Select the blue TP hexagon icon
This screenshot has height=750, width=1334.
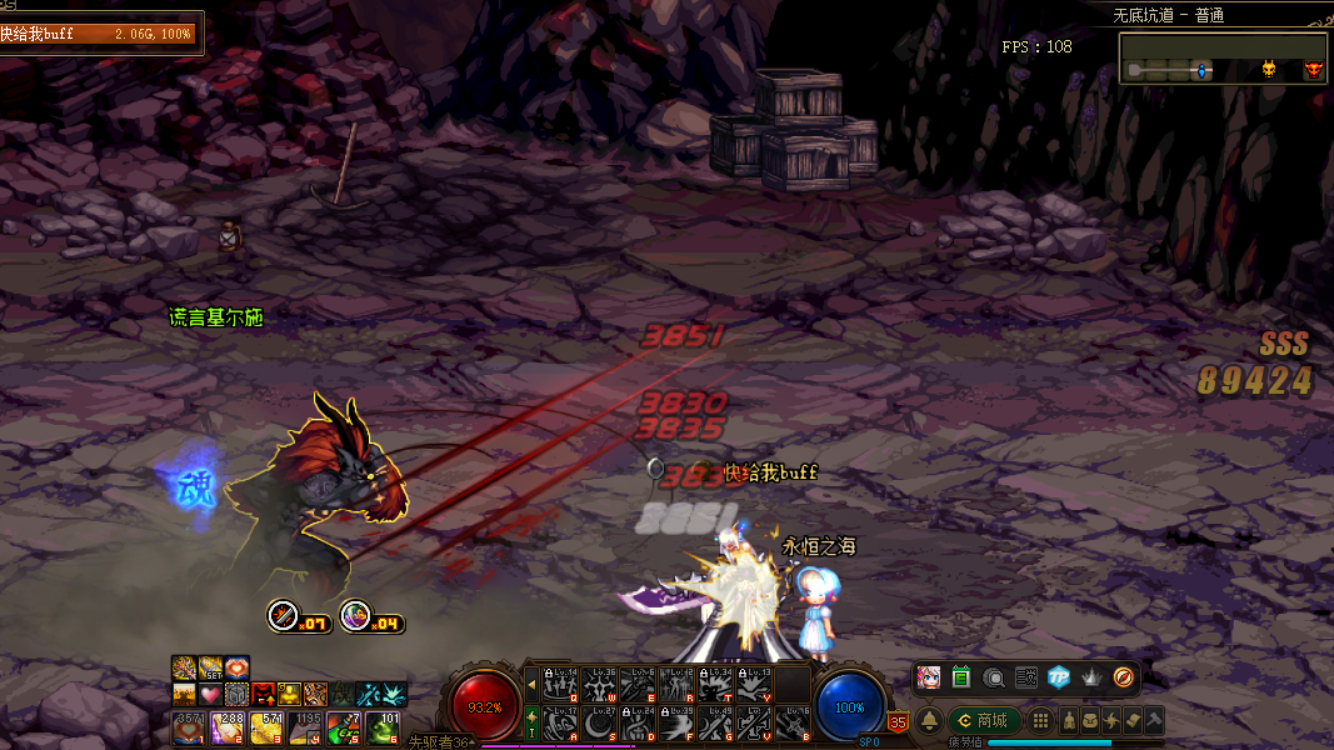tap(1059, 677)
